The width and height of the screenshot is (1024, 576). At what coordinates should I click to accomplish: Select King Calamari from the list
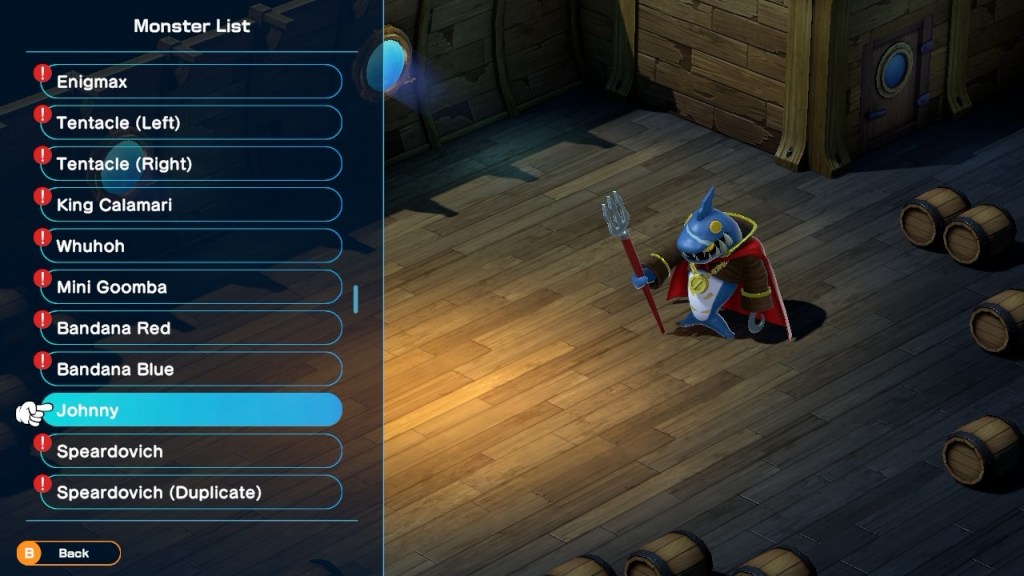(x=190, y=205)
